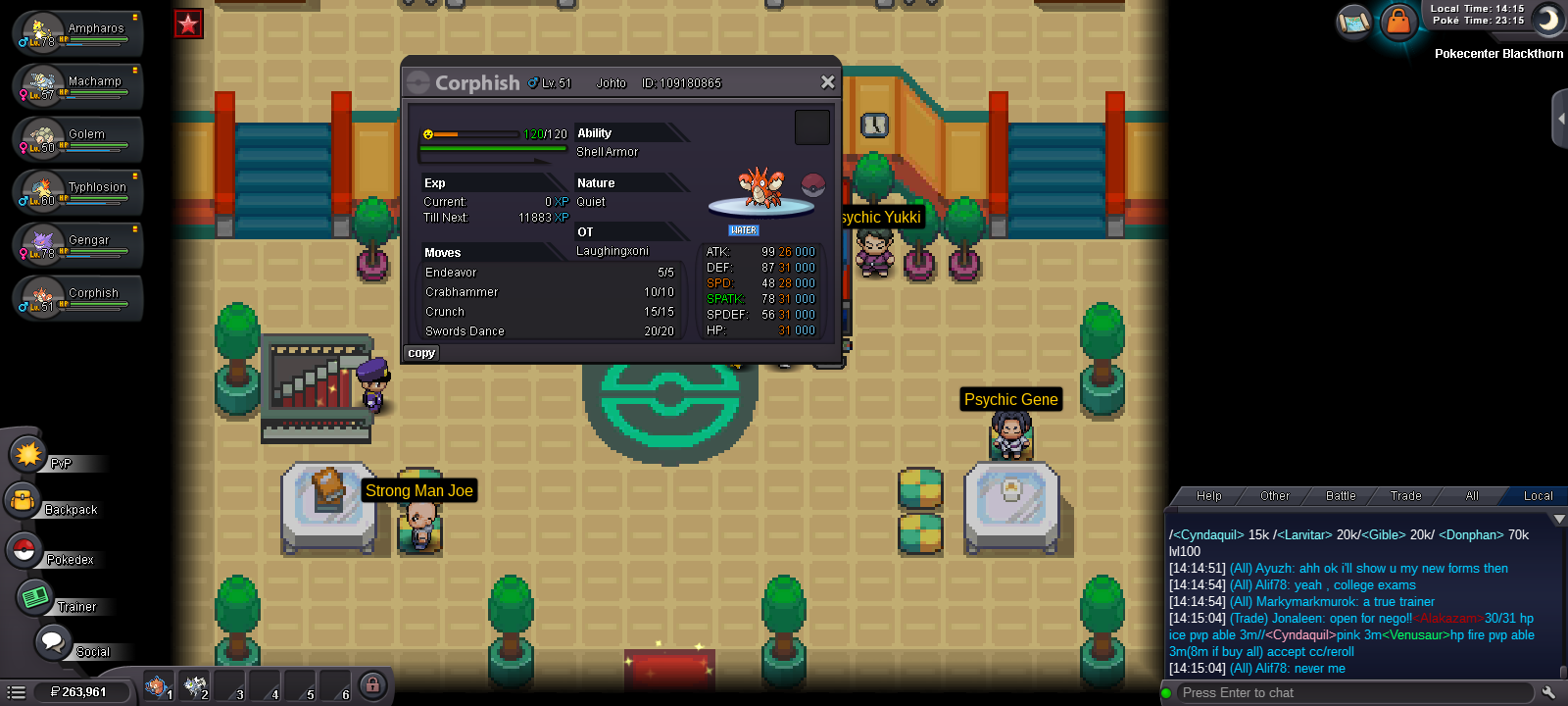Image resolution: width=1568 pixels, height=706 pixels.
Task: Type in the chat input box
Action: click(x=1352, y=693)
